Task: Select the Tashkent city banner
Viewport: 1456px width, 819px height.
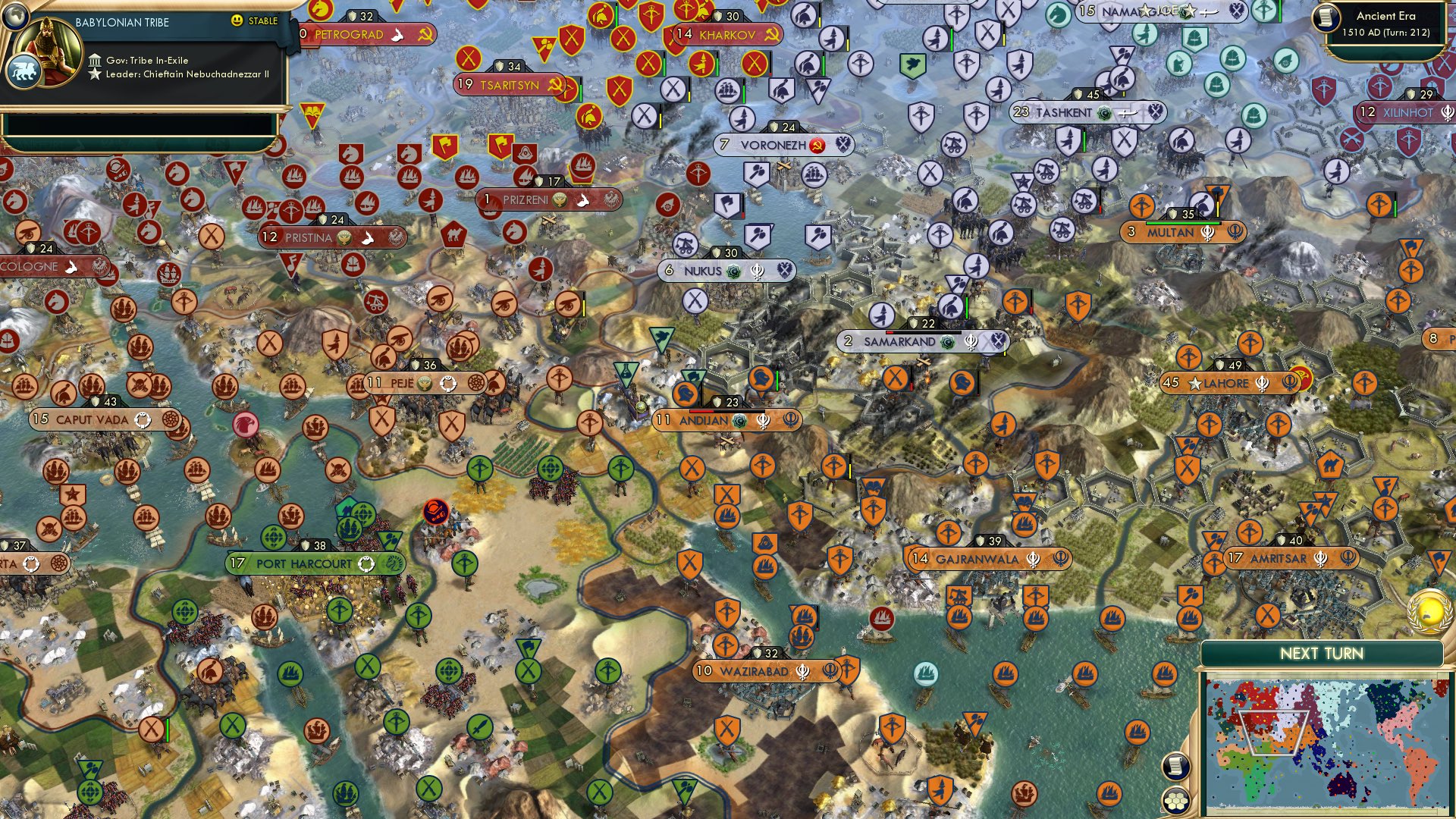Action: 1061,111
